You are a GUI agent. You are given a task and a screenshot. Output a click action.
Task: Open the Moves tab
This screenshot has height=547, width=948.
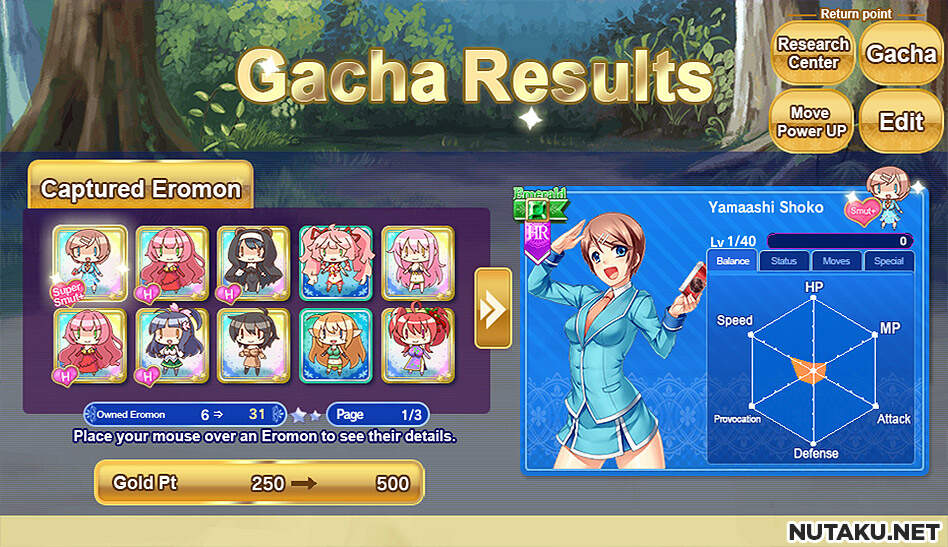click(836, 262)
